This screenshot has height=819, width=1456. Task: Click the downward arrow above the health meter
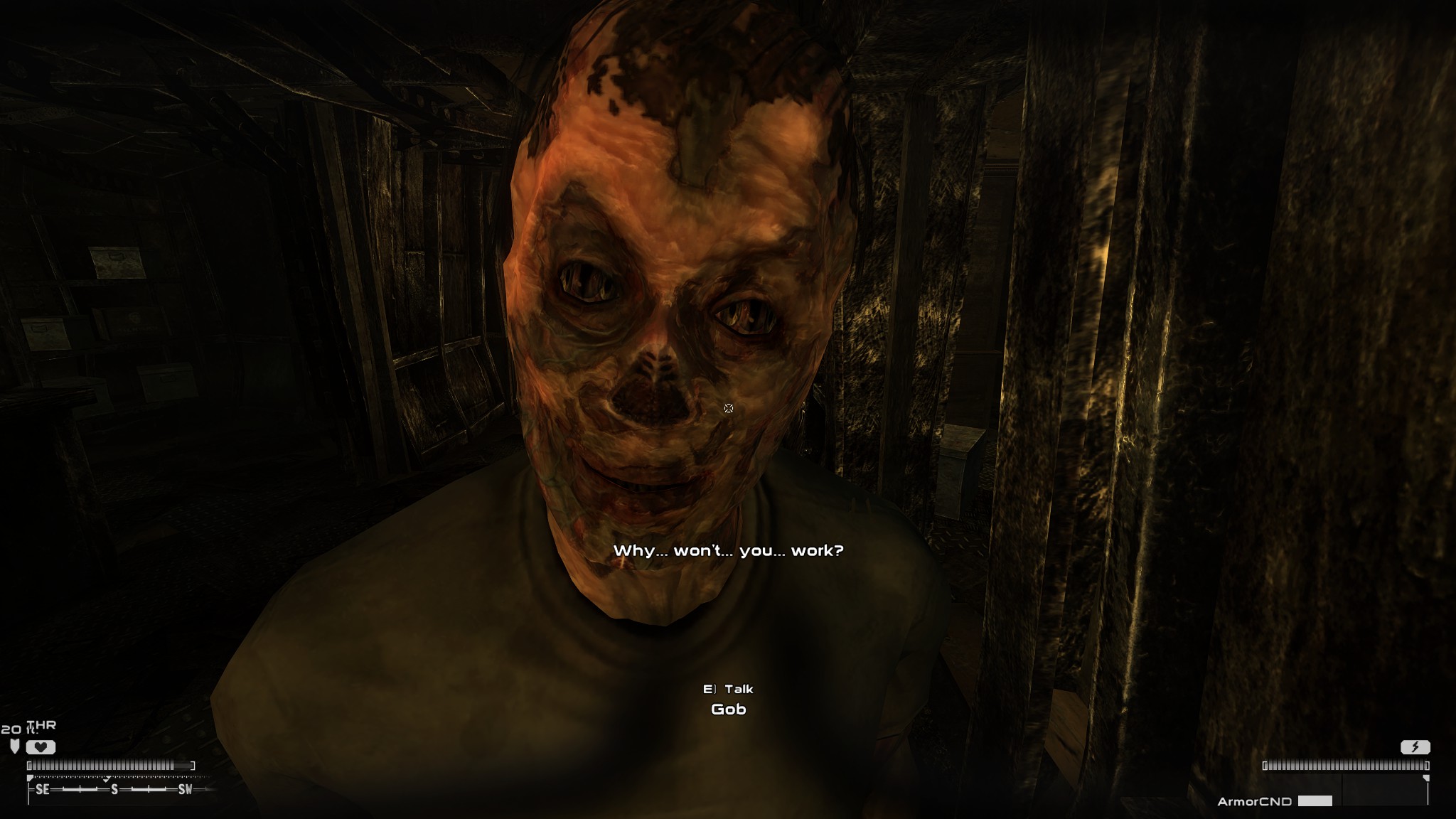point(14,745)
